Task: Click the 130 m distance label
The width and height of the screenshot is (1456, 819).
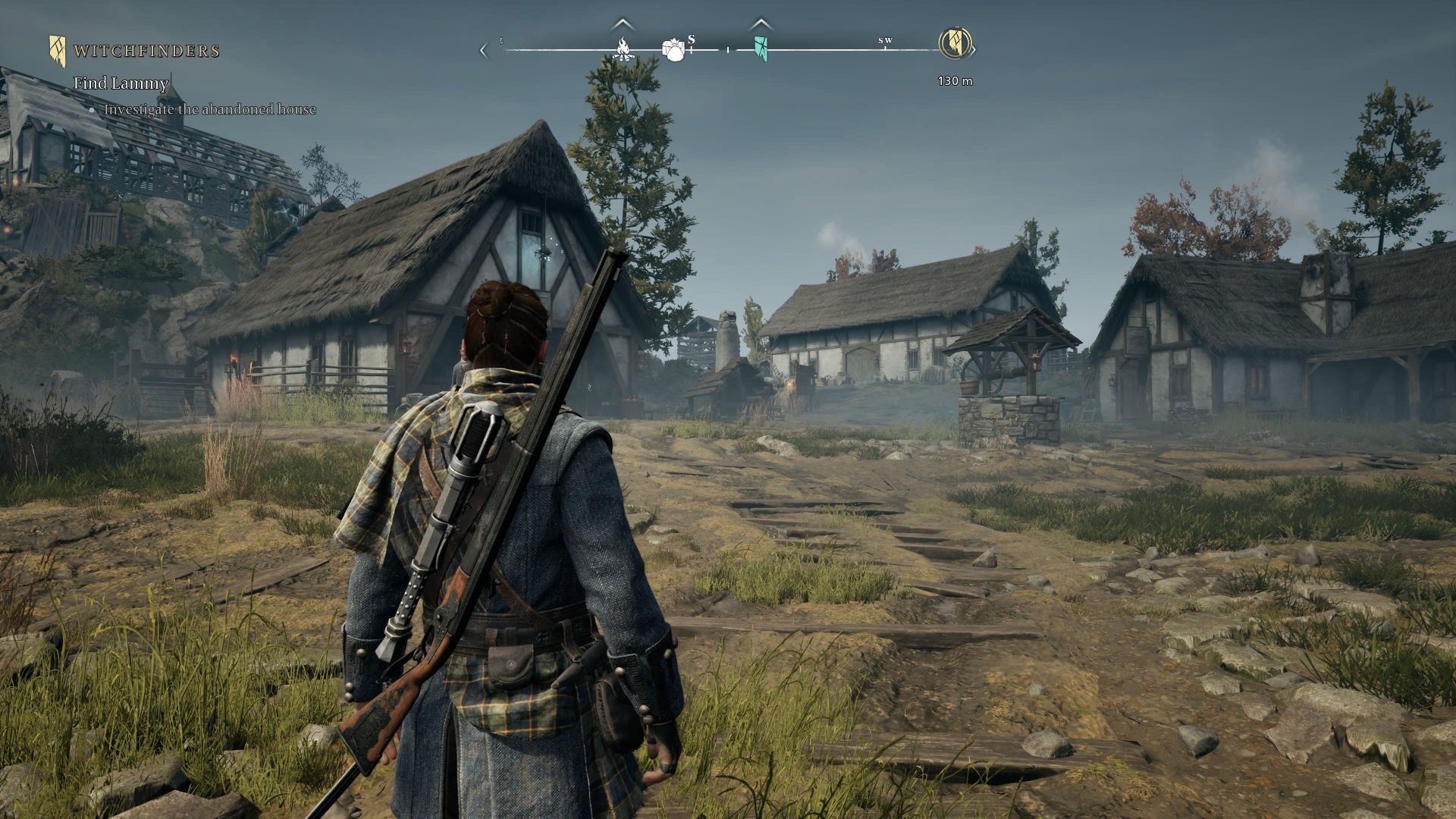Action: (x=954, y=79)
